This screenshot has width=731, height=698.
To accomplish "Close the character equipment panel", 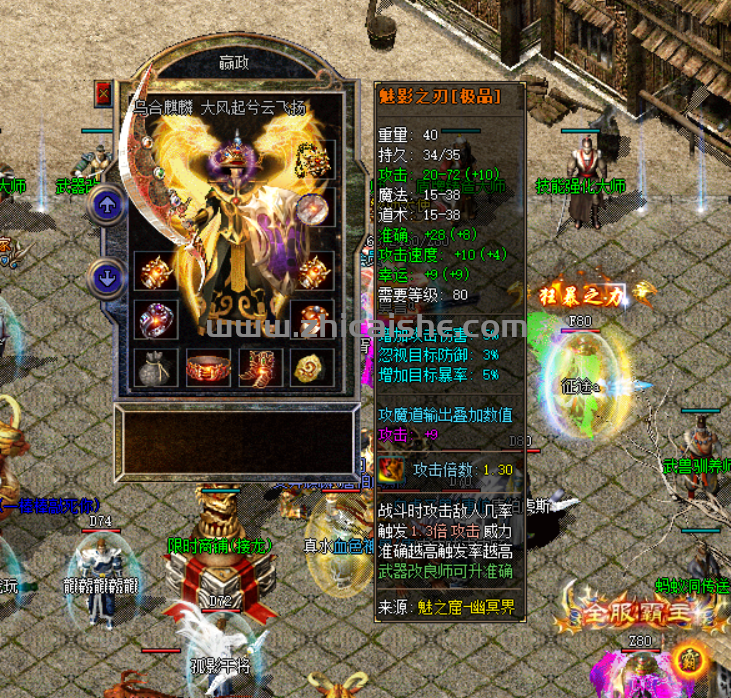I will pyautogui.click(x=103, y=93).
